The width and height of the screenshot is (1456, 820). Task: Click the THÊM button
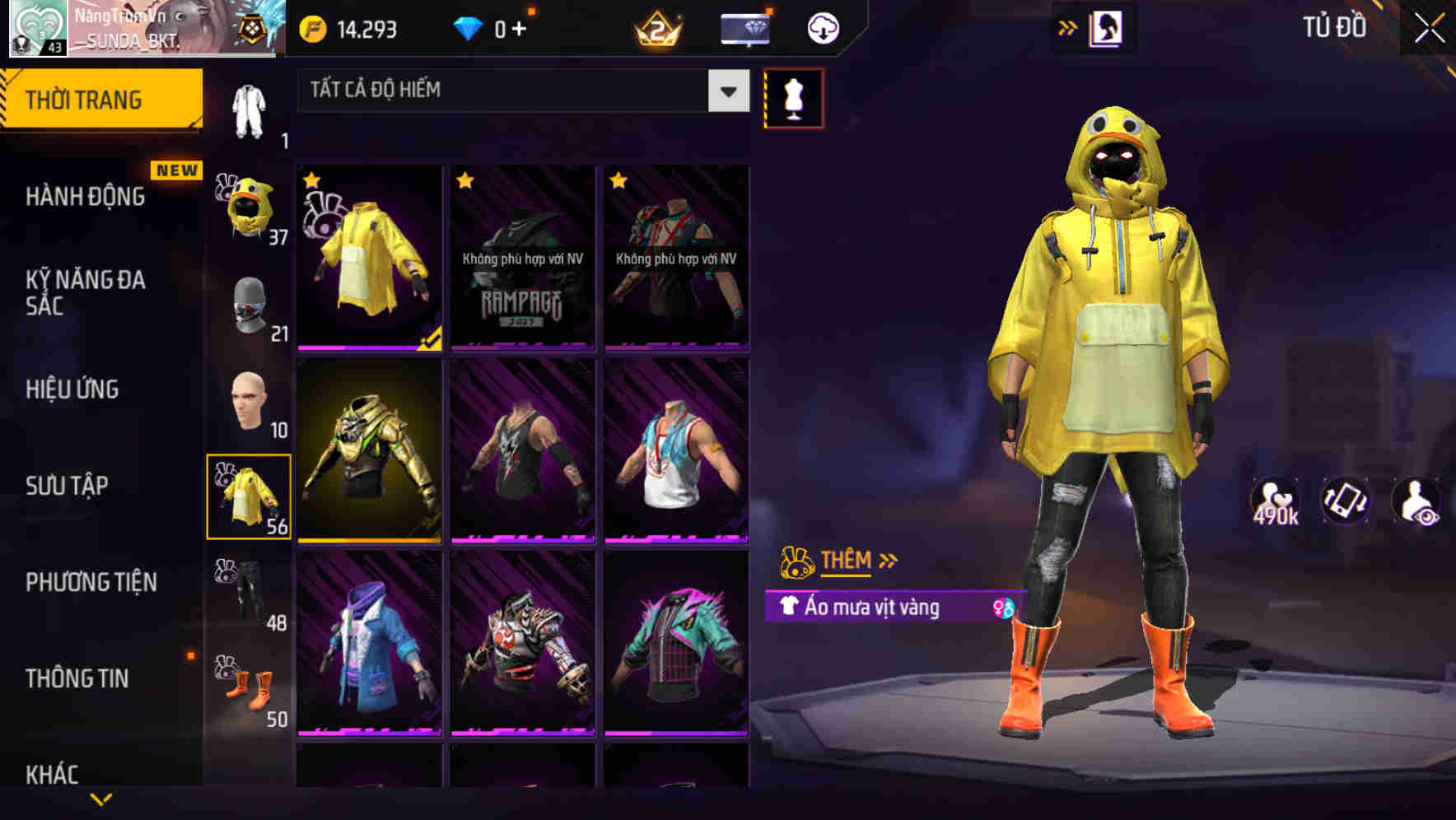point(847,560)
